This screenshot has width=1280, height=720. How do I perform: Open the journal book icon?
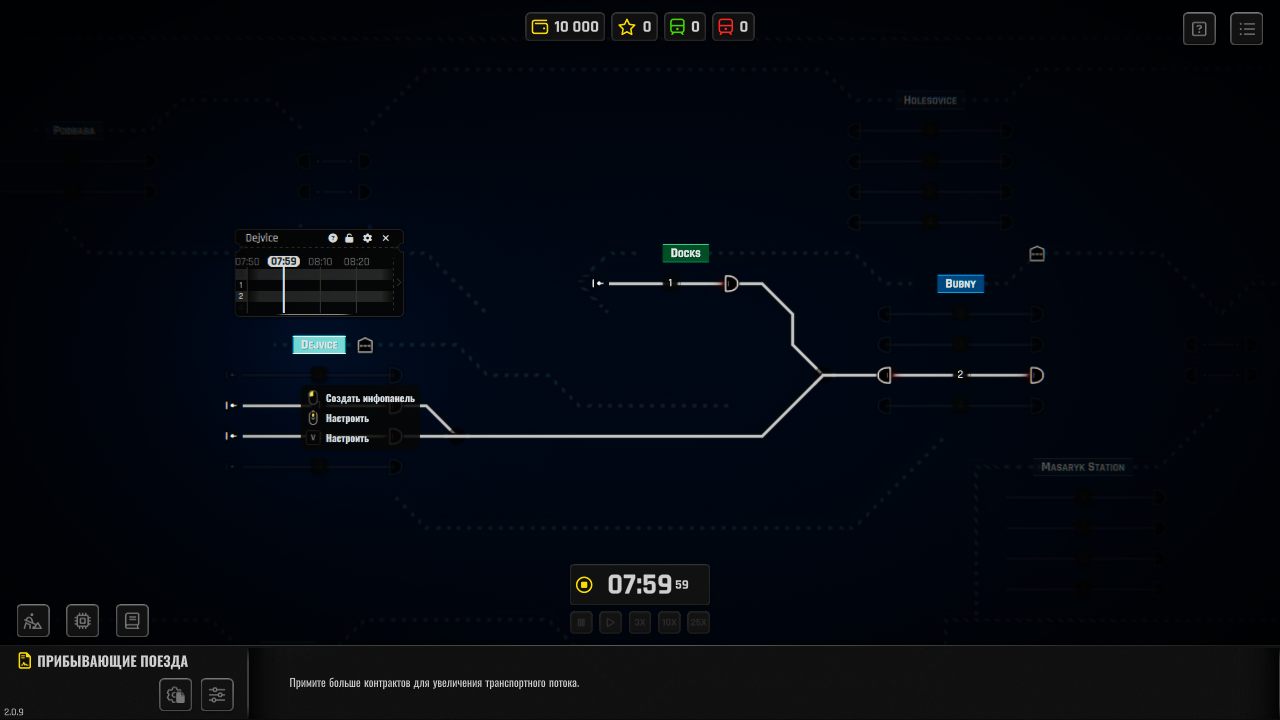[x=132, y=620]
